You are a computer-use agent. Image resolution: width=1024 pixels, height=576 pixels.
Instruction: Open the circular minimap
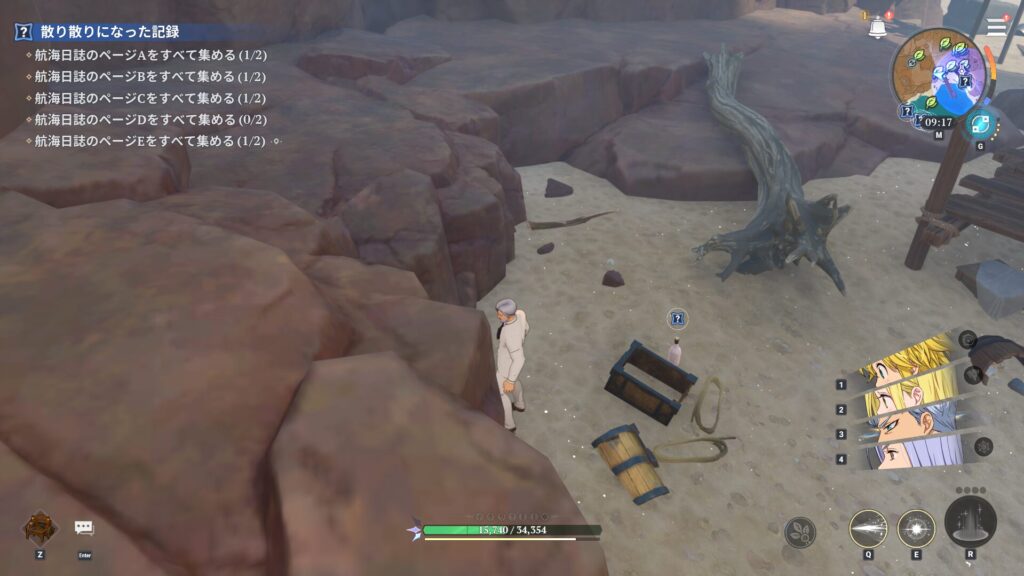pyautogui.click(x=938, y=72)
